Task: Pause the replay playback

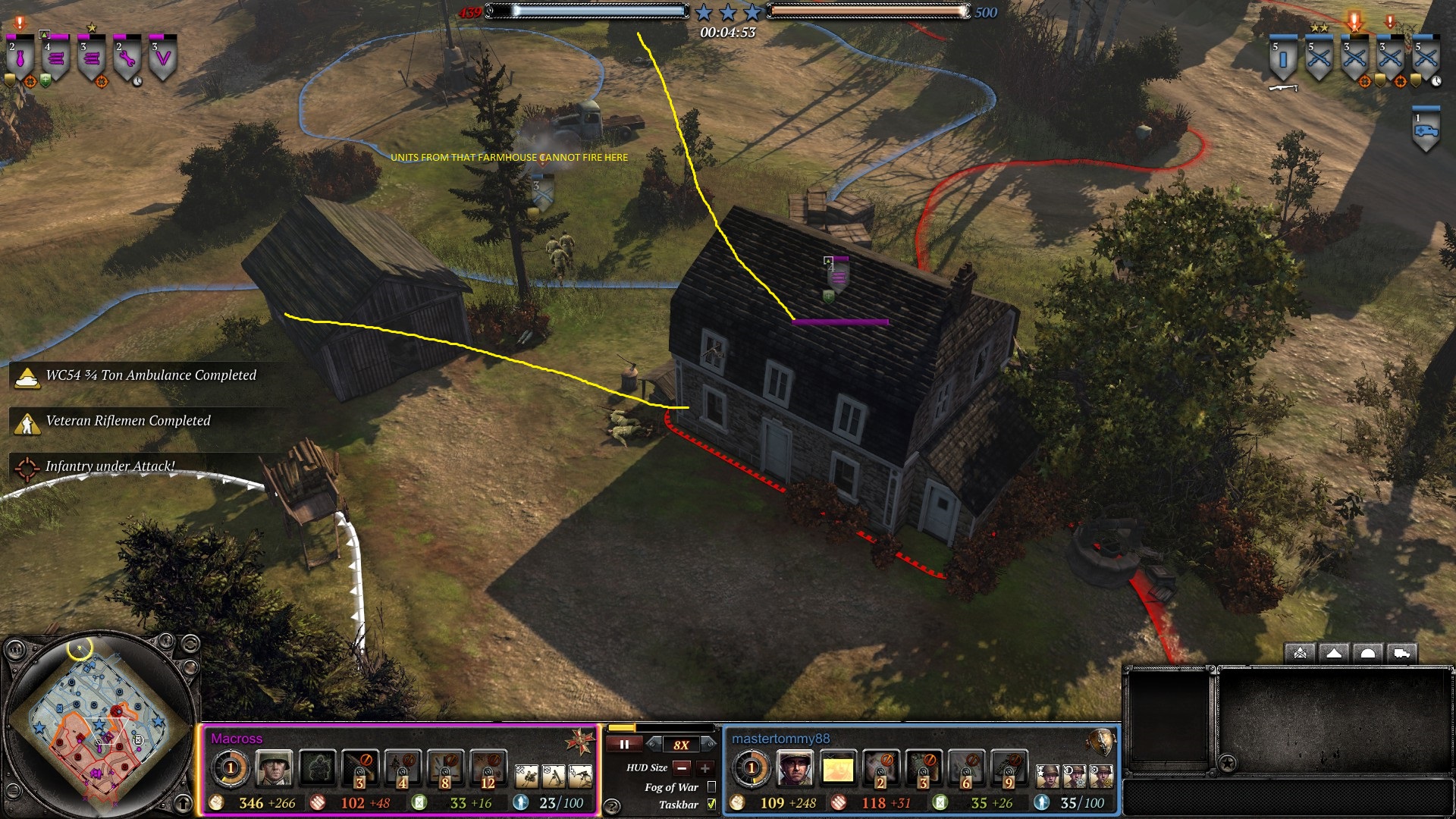Action: 624,745
